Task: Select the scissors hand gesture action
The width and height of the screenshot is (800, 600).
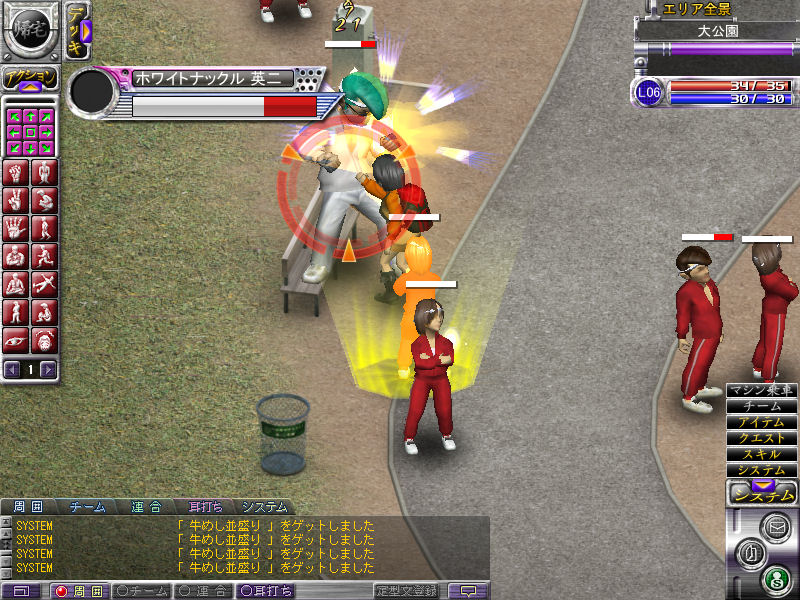Action: 16,201
